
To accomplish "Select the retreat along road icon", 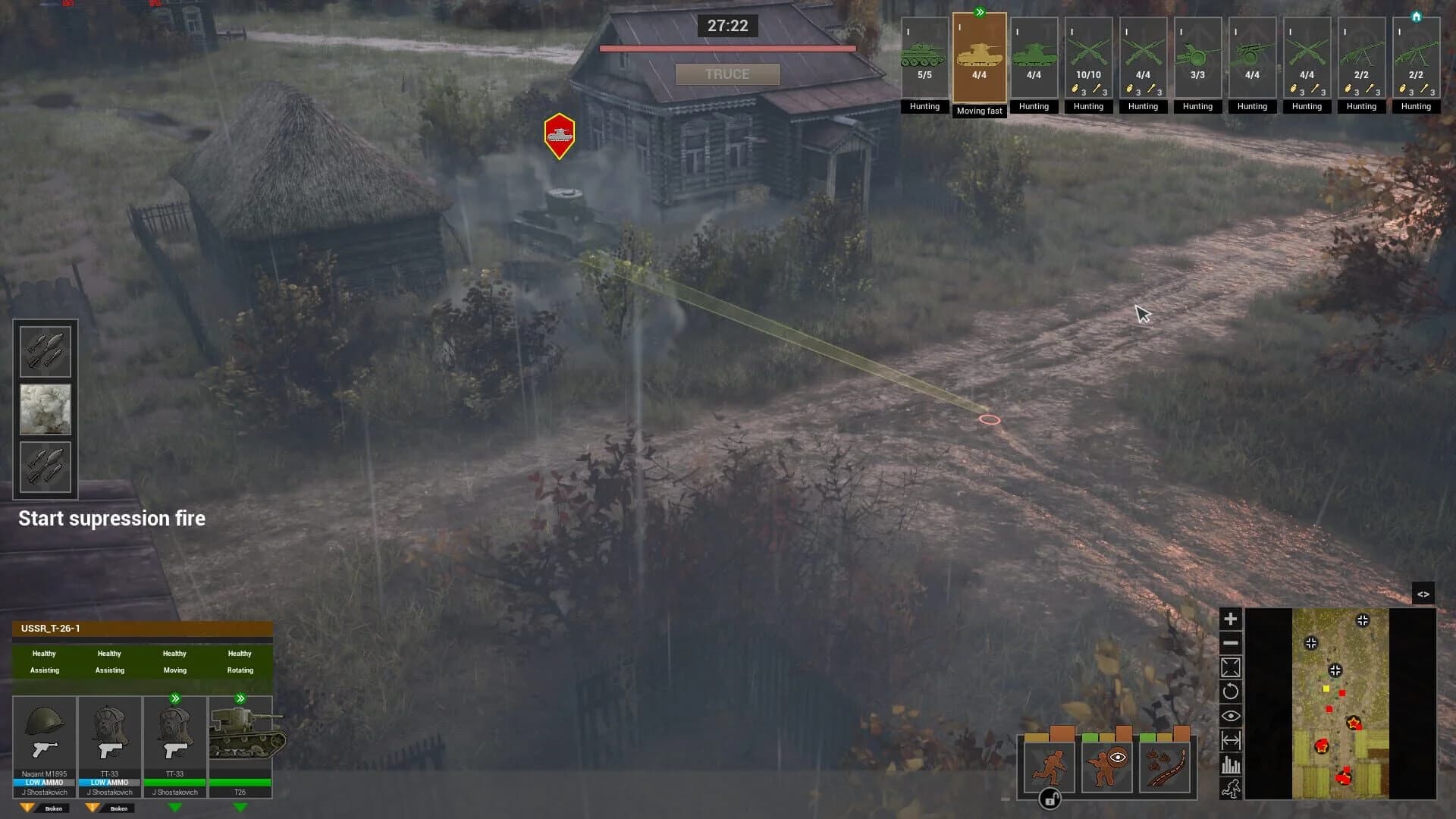I will point(1164,766).
